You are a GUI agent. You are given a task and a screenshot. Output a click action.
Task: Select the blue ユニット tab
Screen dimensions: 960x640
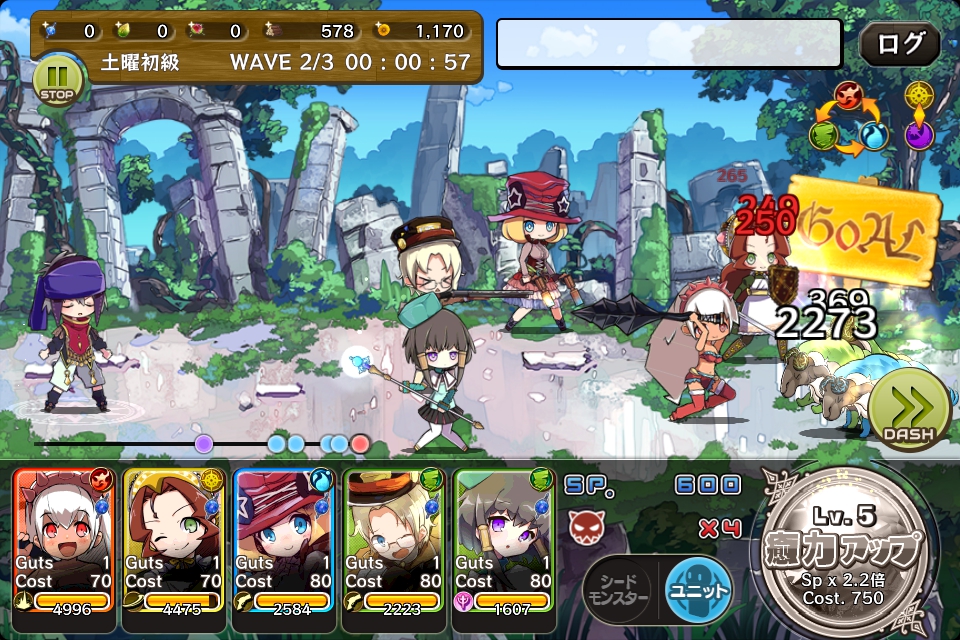(698, 587)
